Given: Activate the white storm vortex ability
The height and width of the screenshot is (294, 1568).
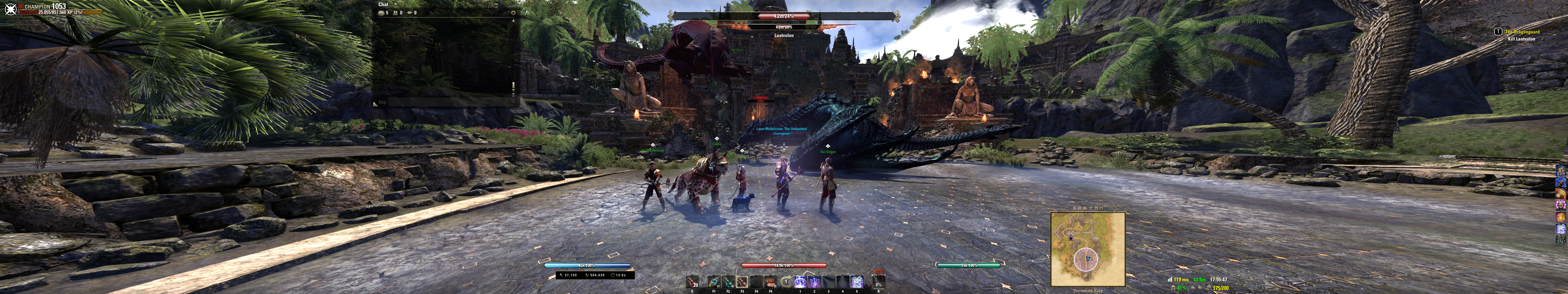Looking at the screenshot, I should pos(856,282).
